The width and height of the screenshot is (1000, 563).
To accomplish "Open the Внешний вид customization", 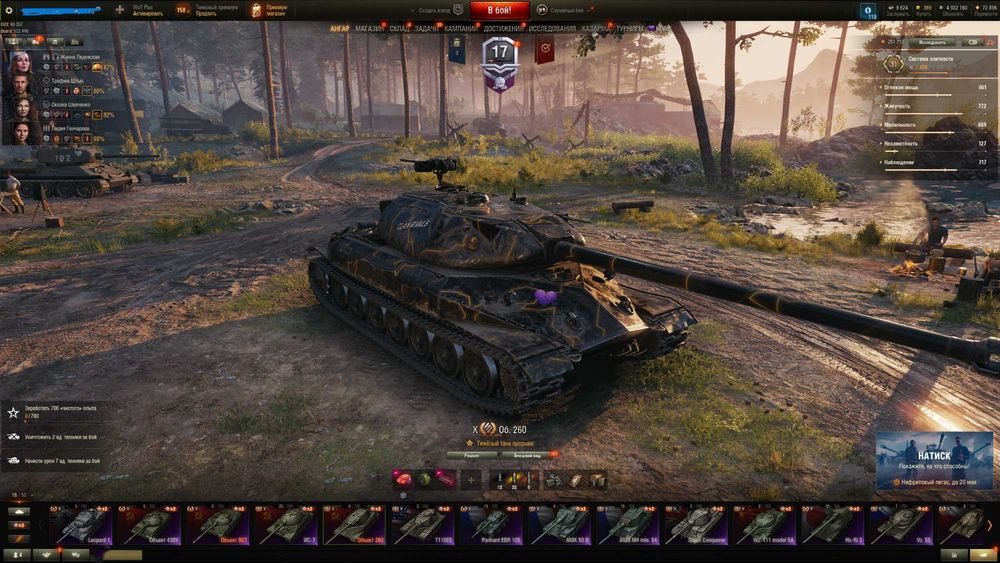I will 528,454.
